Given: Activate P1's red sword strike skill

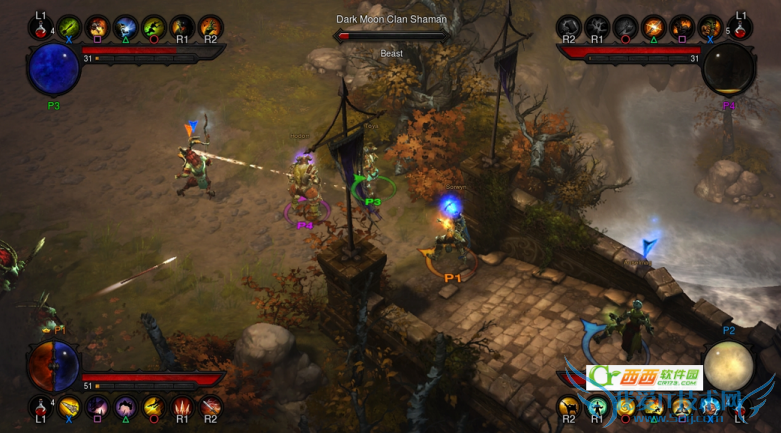Looking at the screenshot, I should pos(210,406).
